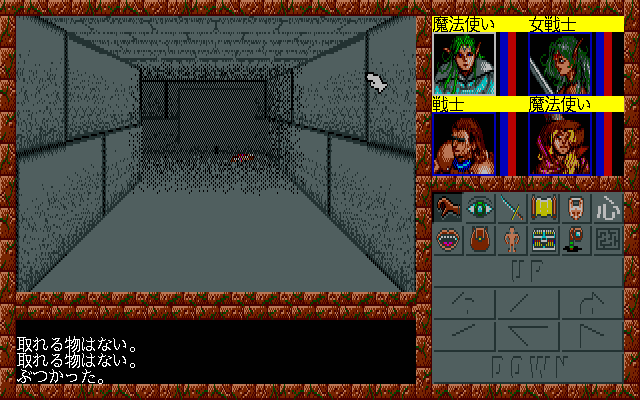The image size is (640, 400).
Task: Choose the crossed swords attack icon
Action: pos(513,208)
